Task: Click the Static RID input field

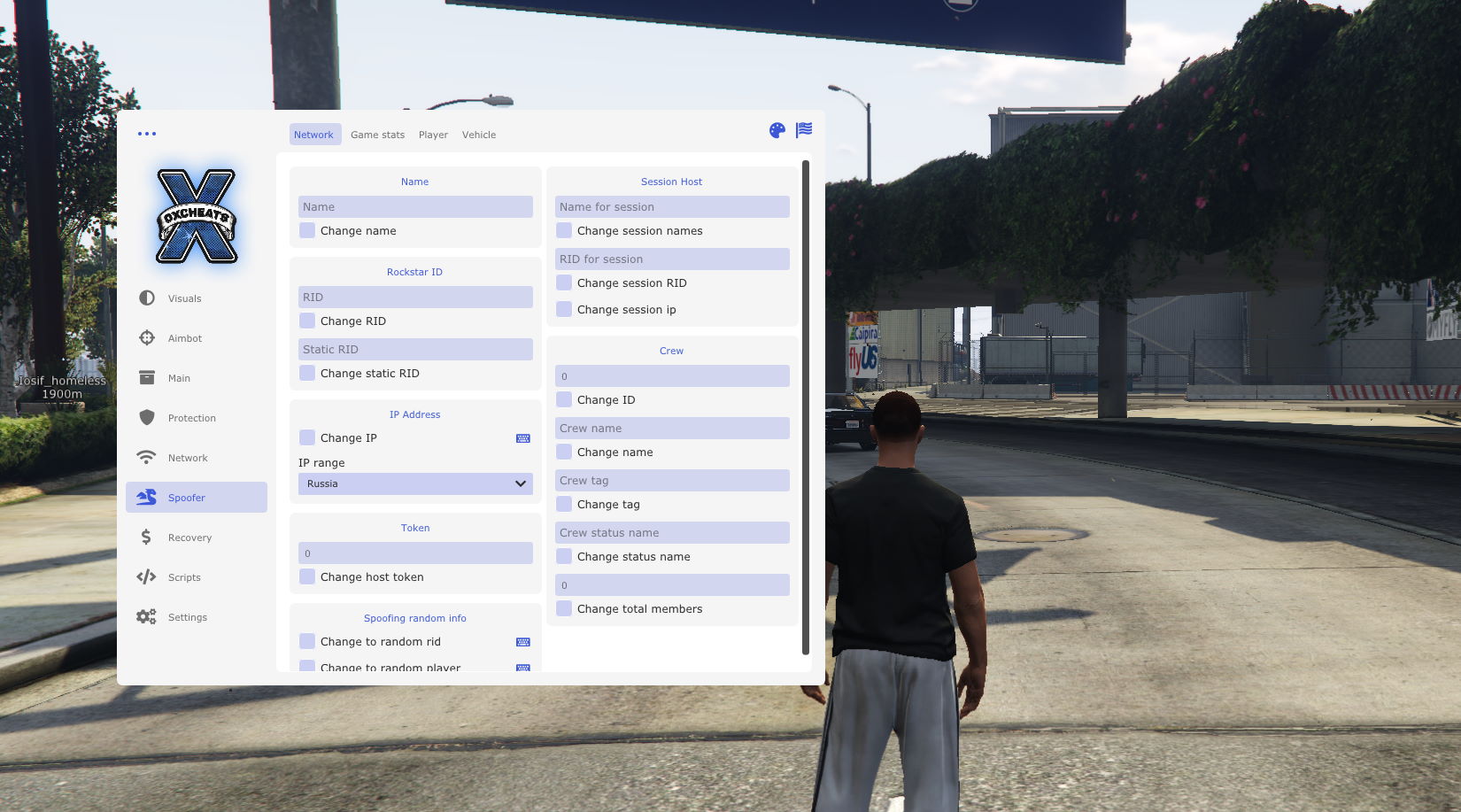Action: tap(415, 349)
